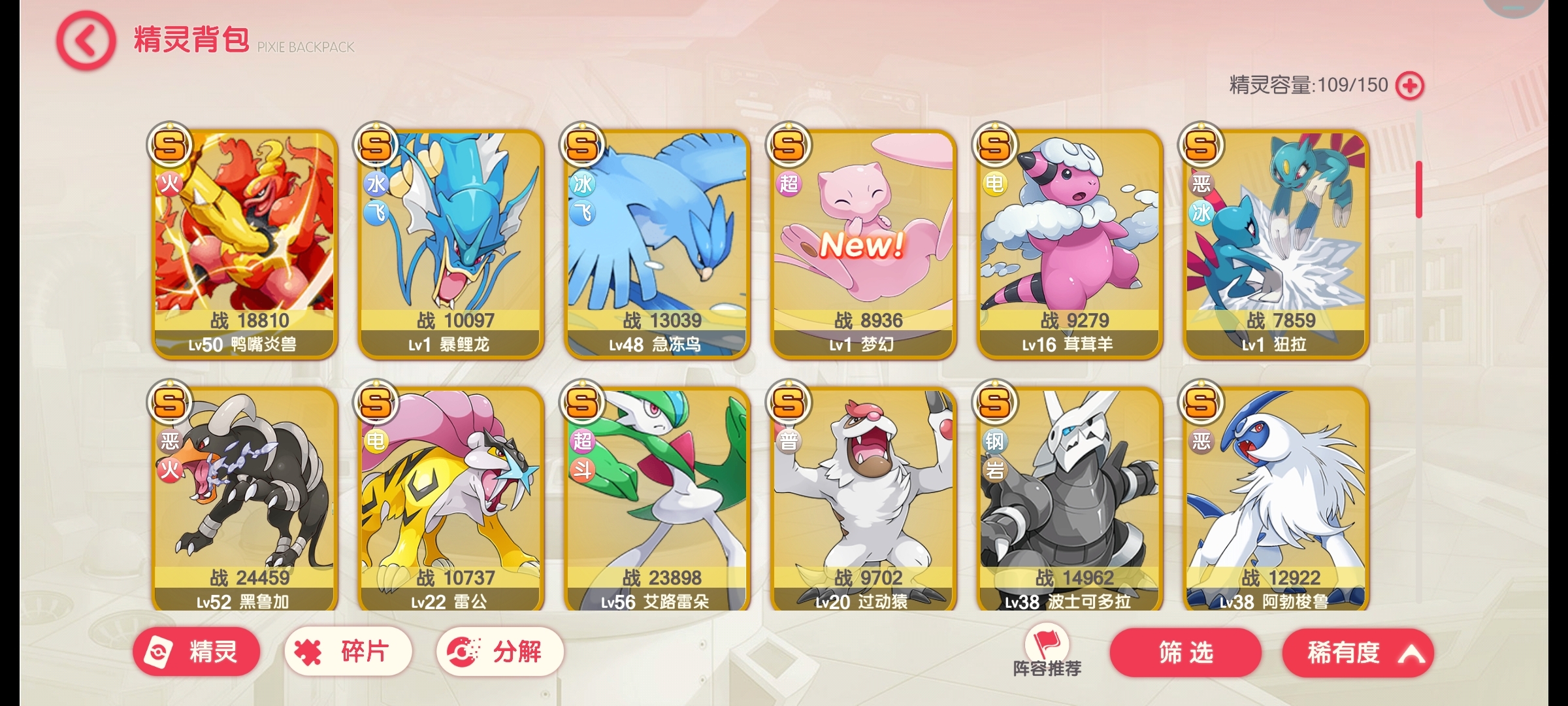The width and height of the screenshot is (1568, 706).
Task: Open the 分解 decompose tab
Action: tap(500, 652)
